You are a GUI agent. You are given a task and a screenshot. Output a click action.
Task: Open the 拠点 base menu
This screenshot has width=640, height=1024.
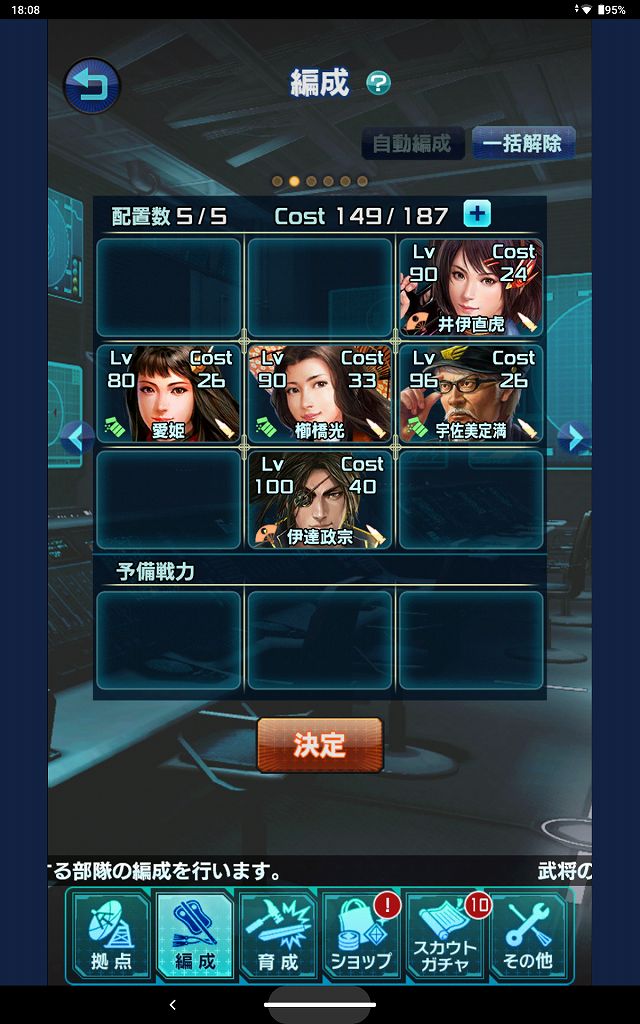coord(111,935)
